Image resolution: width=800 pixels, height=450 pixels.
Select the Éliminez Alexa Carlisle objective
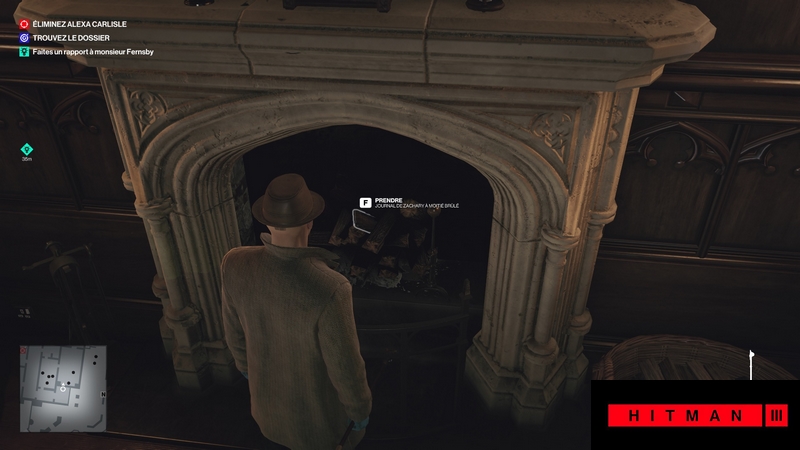[x=70, y=23]
